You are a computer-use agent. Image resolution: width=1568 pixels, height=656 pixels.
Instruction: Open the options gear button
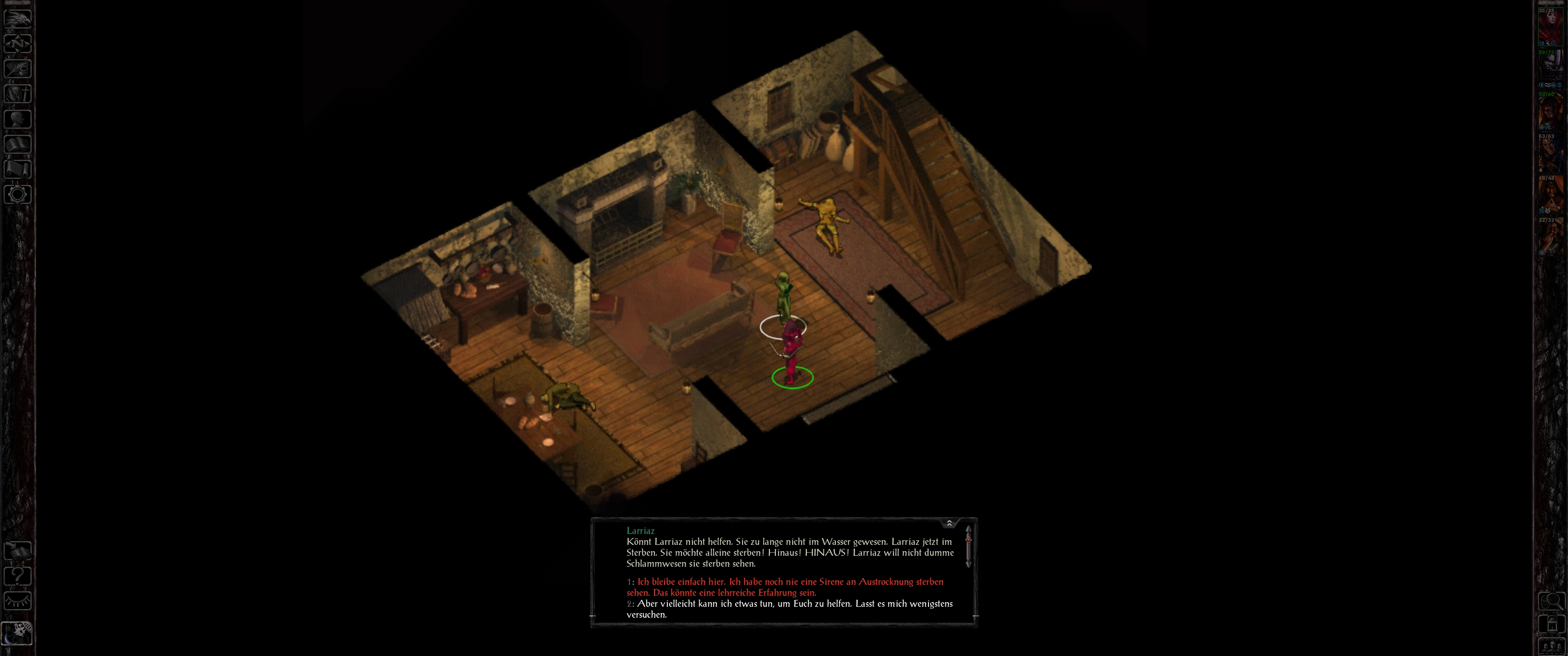coord(18,194)
